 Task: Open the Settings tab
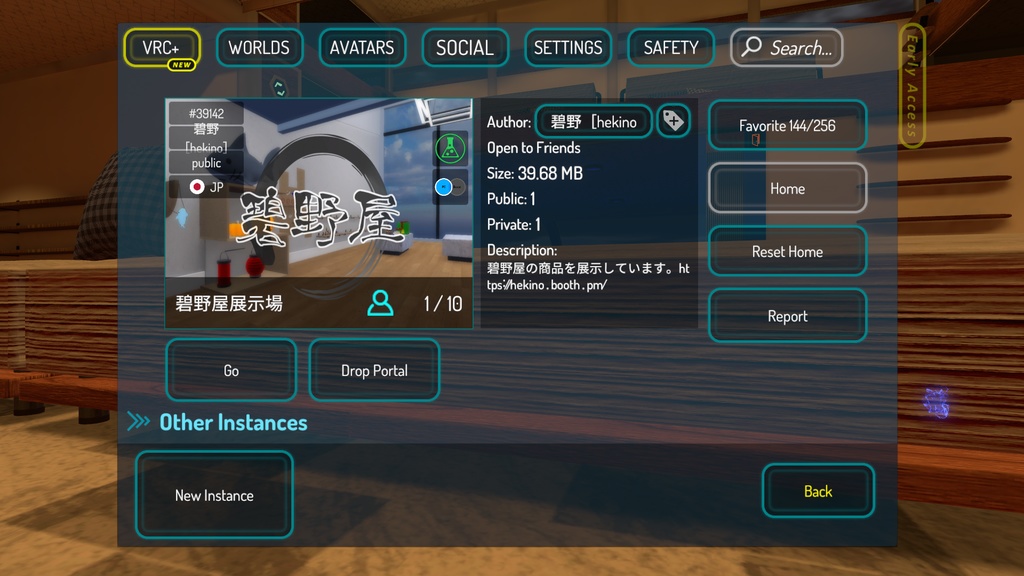568,48
